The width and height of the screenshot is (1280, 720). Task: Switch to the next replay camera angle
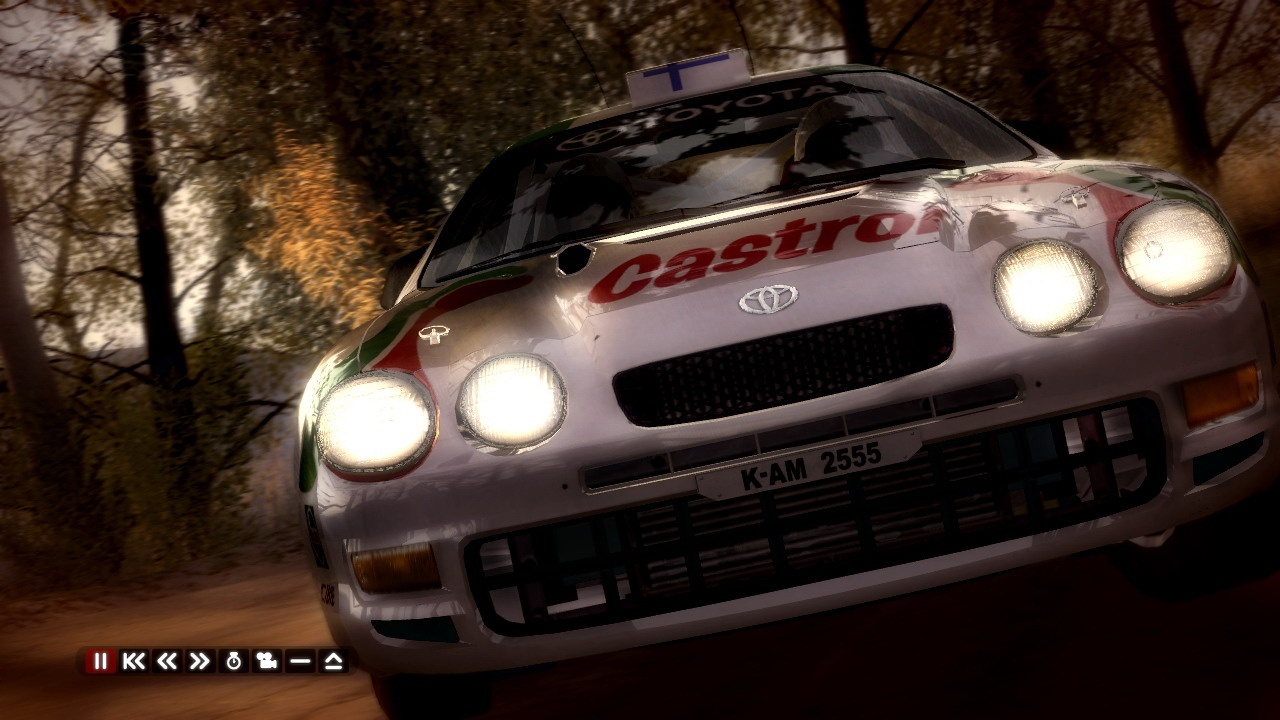point(266,662)
